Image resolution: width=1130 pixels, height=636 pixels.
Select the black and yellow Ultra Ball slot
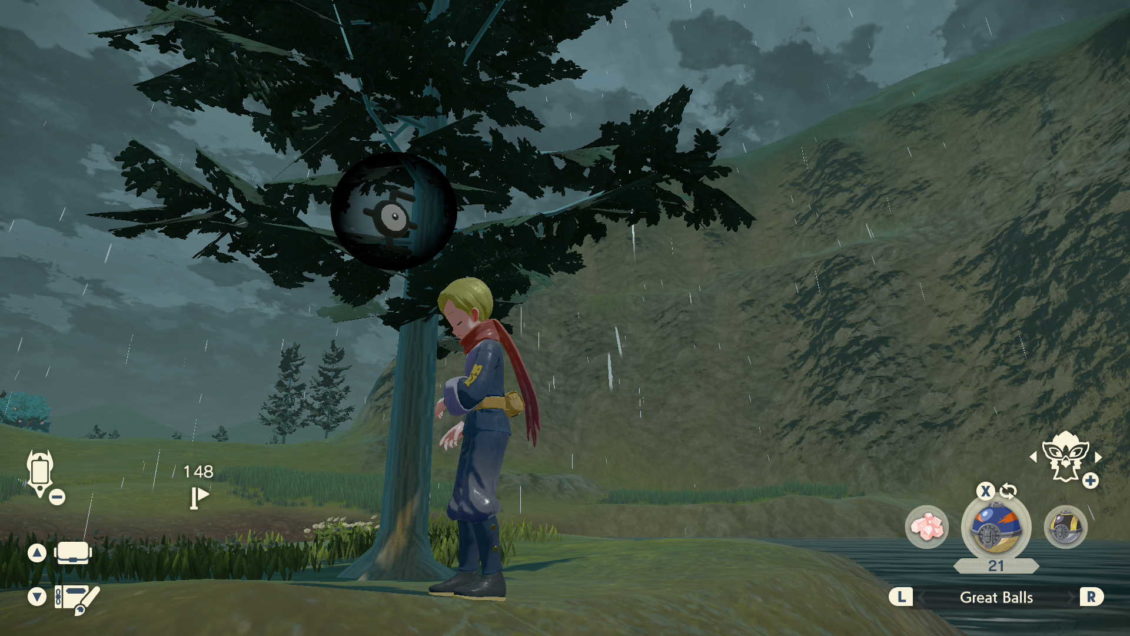pyautogui.click(x=1065, y=527)
